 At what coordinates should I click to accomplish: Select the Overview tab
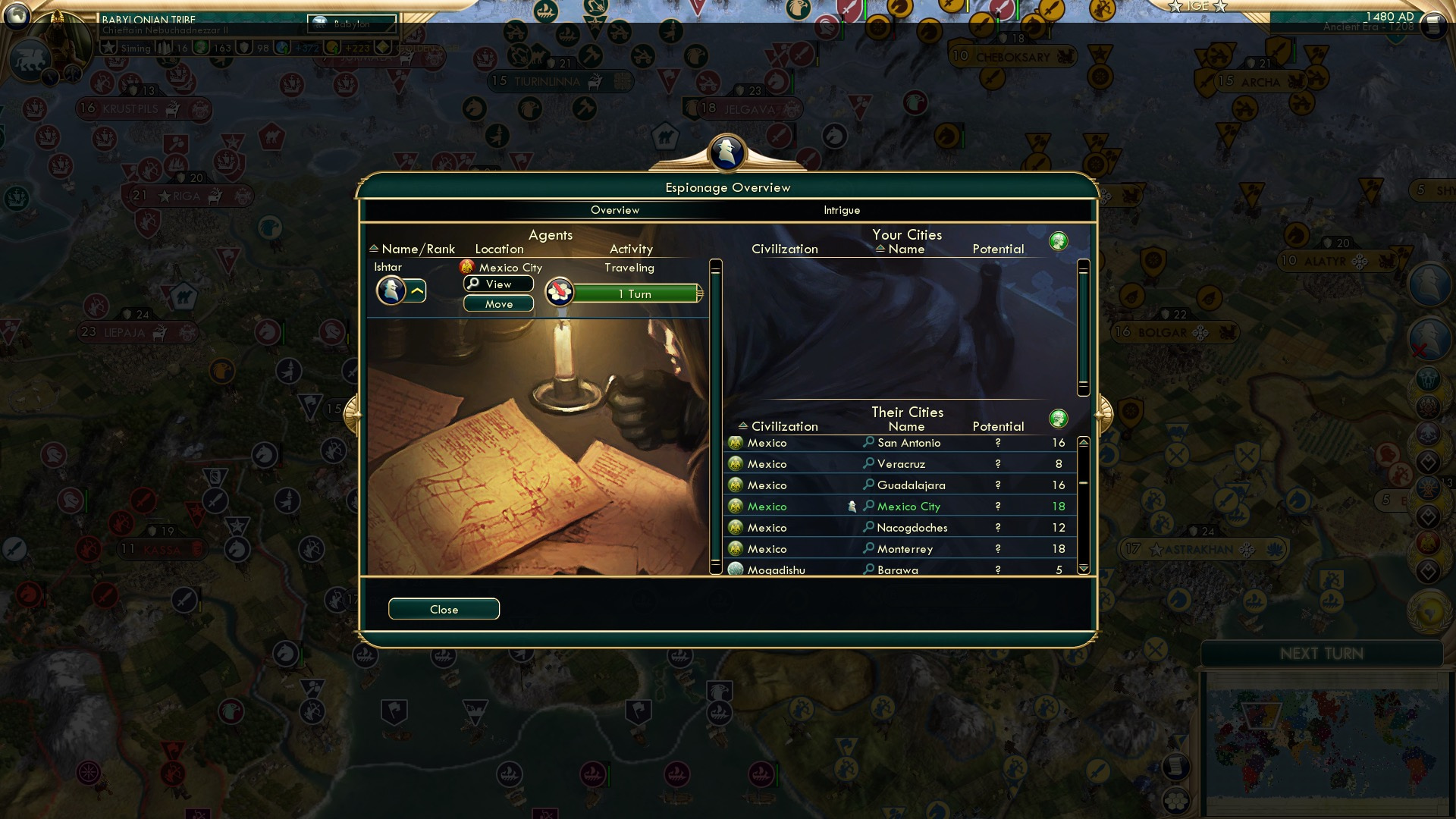615,210
